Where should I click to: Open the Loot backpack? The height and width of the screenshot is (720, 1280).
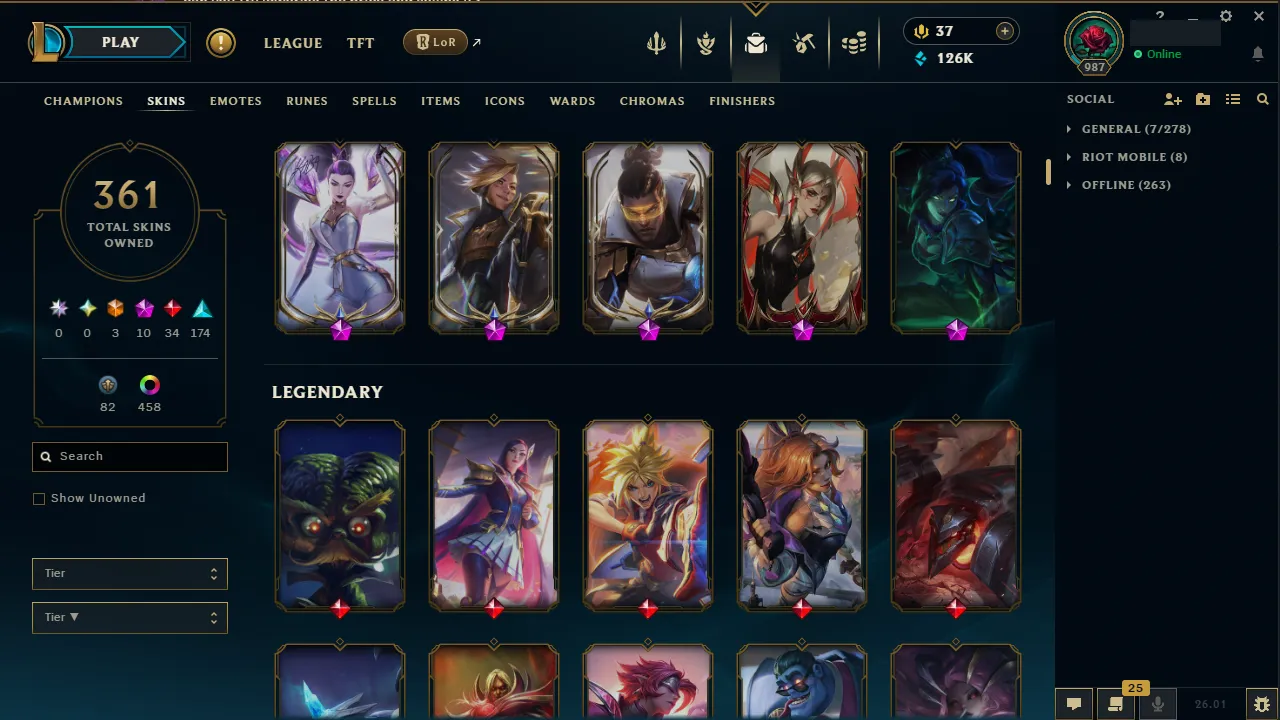click(756, 42)
